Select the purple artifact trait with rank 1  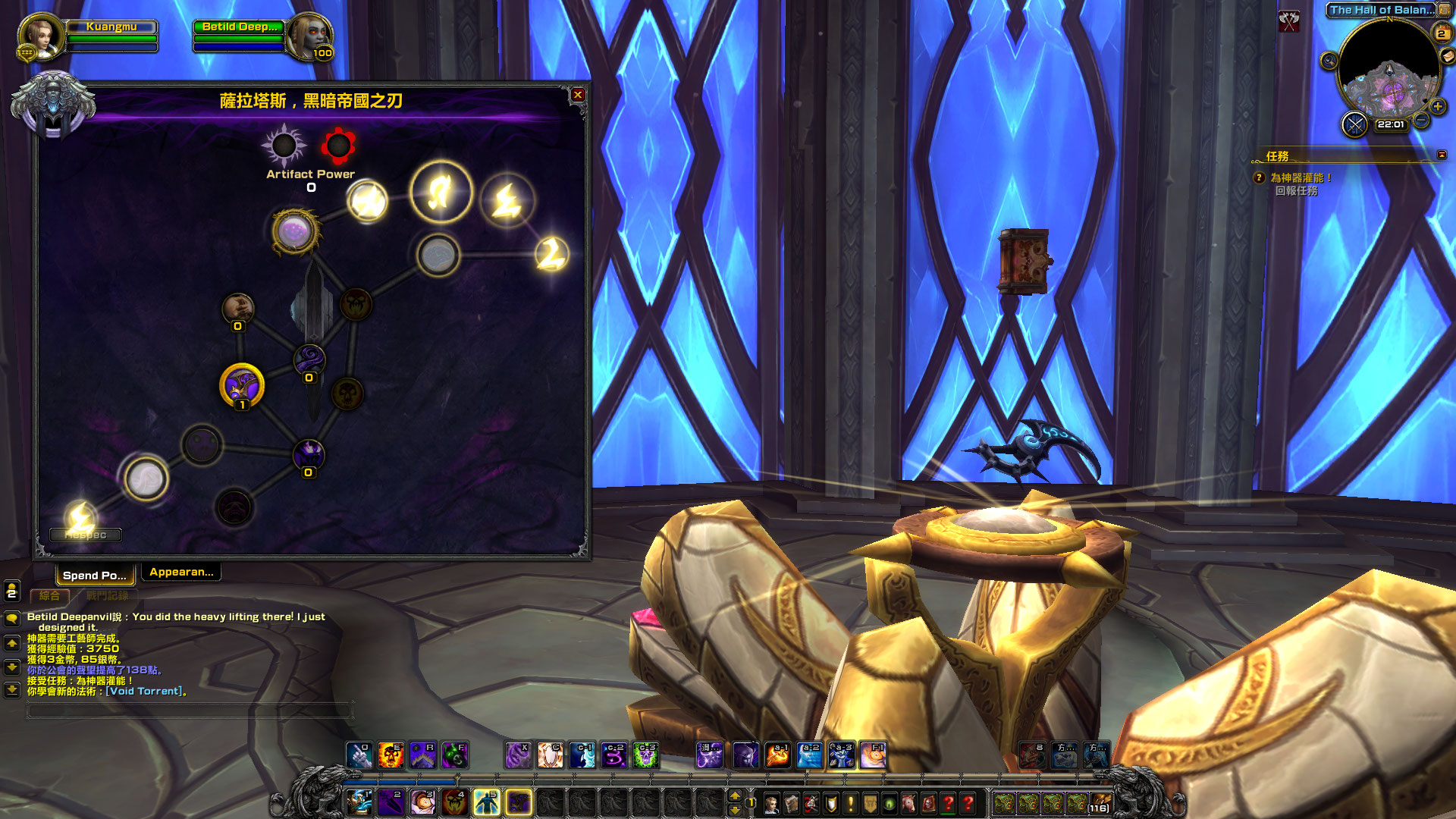[x=241, y=385]
